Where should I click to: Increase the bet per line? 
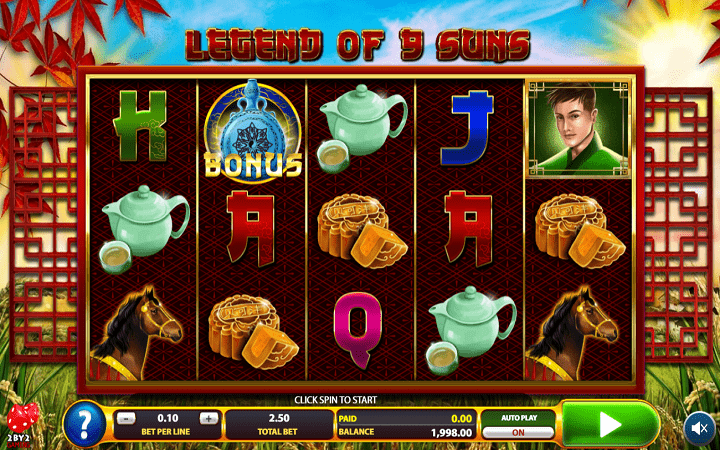coord(207,418)
